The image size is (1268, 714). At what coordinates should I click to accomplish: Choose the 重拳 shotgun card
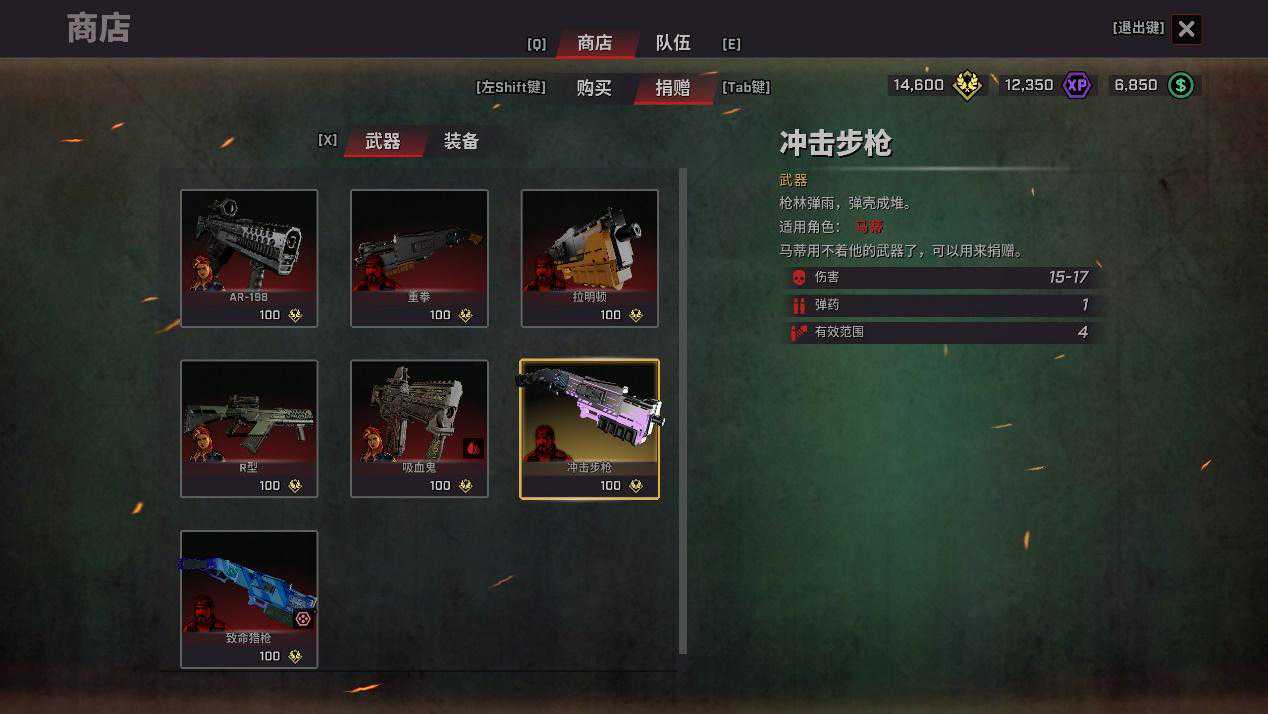coord(419,258)
